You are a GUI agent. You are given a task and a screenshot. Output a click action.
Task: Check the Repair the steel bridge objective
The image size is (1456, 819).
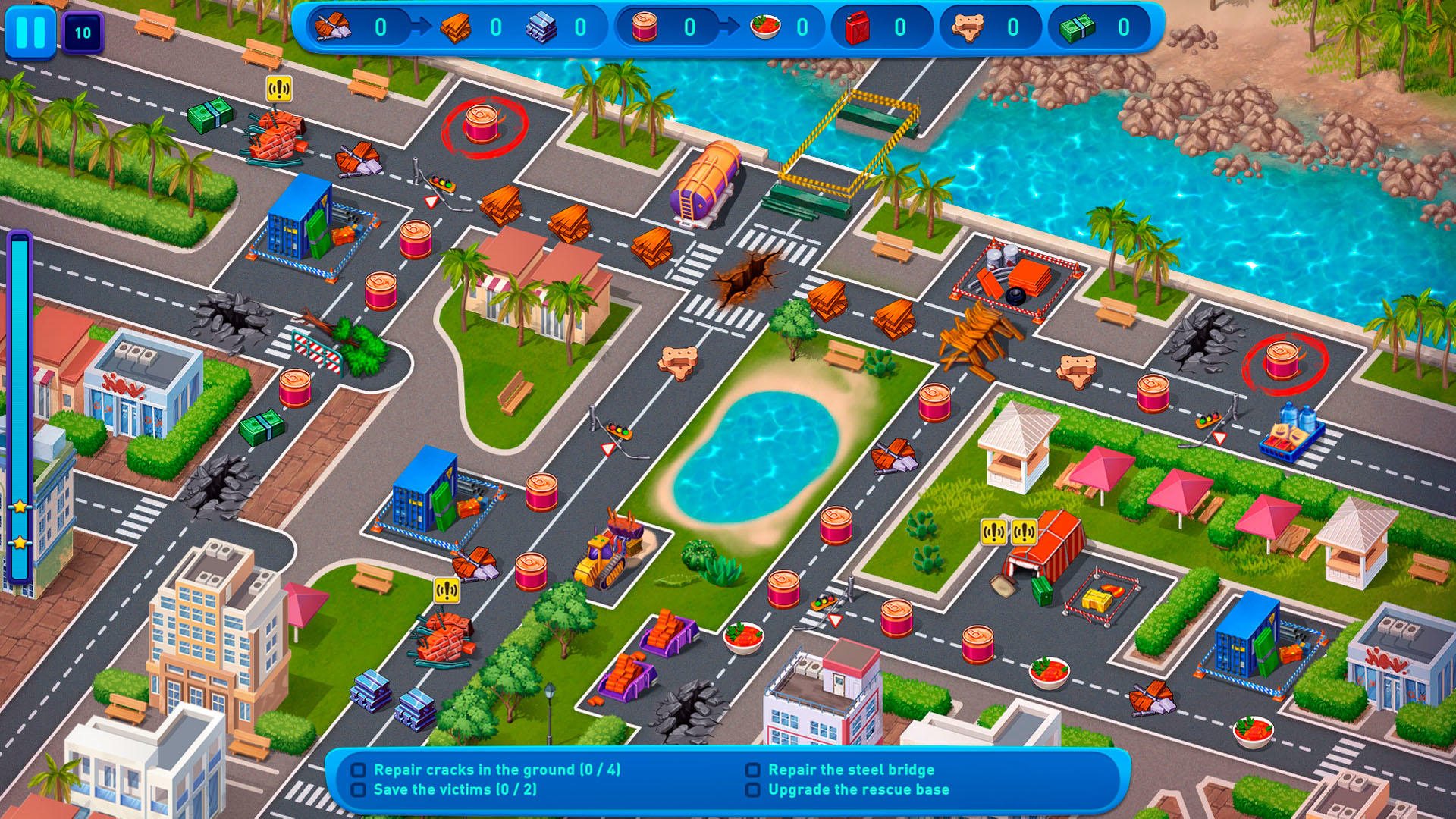tap(752, 769)
